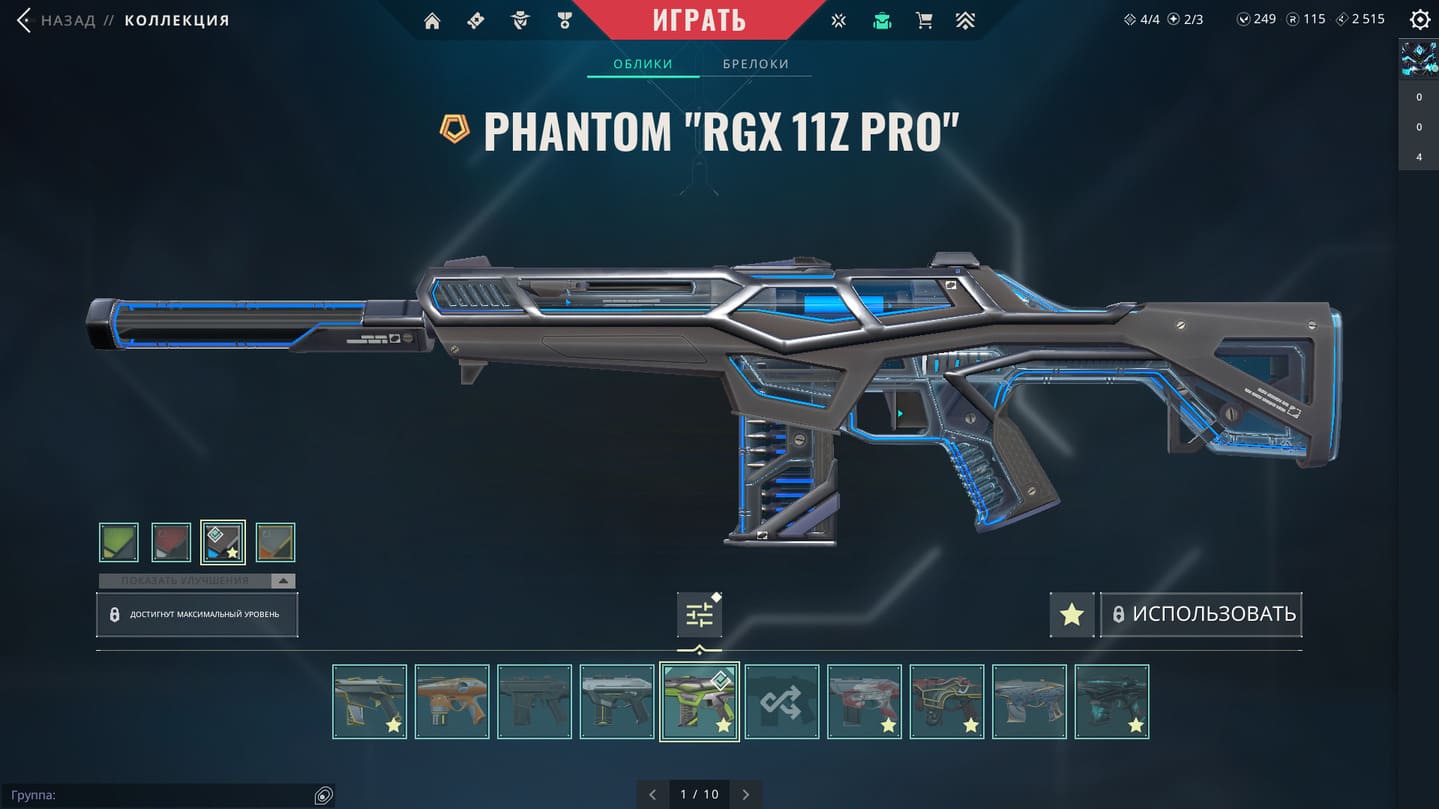Switch to the БРЕЛОКИ tab
Screen dimensions: 1439x809
(x=756, y=64)
